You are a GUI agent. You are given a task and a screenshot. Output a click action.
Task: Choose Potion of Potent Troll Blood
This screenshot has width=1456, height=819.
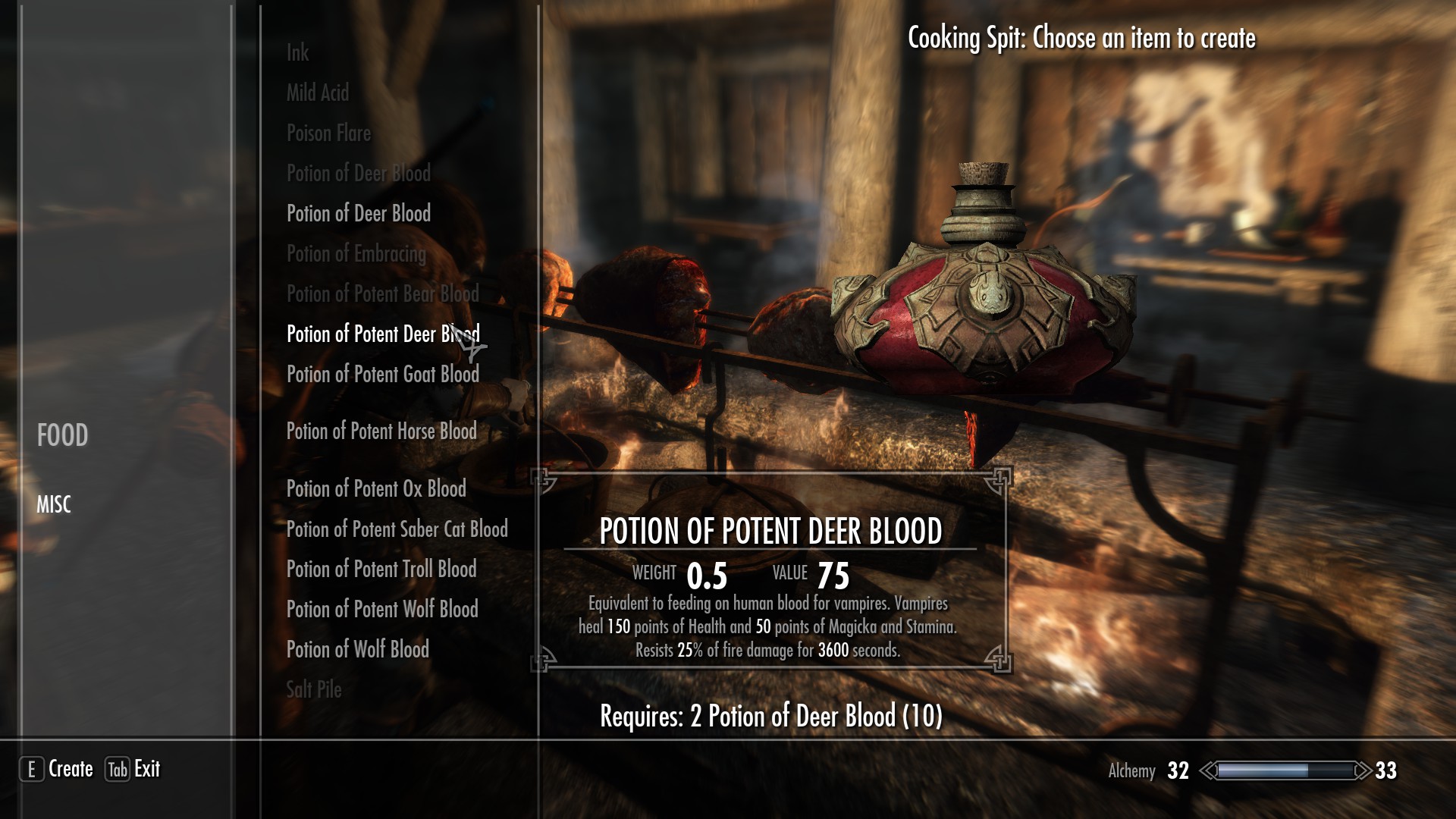coord(381,570)
